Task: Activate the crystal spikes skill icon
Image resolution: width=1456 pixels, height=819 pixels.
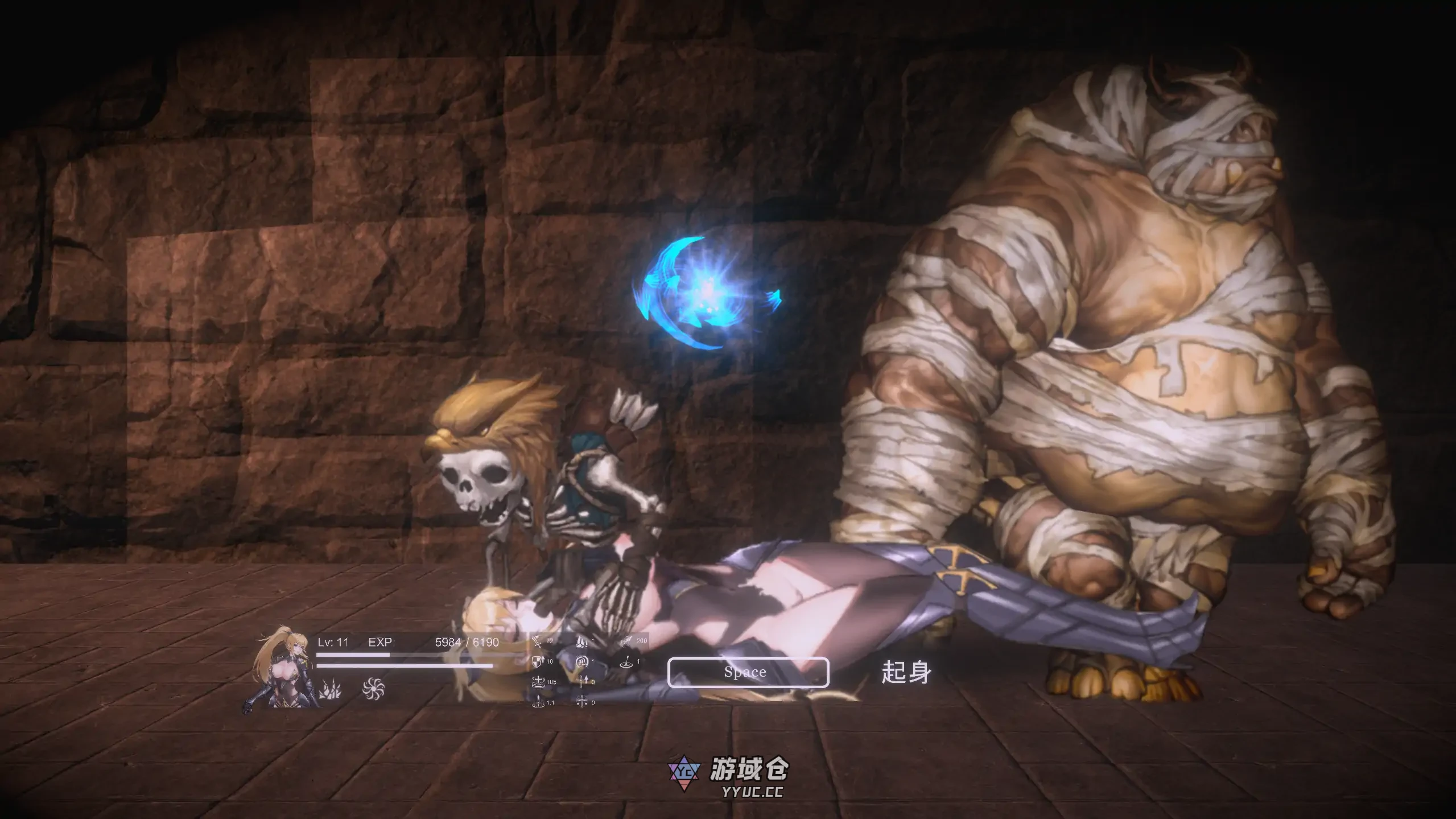Action: pyautogui.click(x=330, y=690)
